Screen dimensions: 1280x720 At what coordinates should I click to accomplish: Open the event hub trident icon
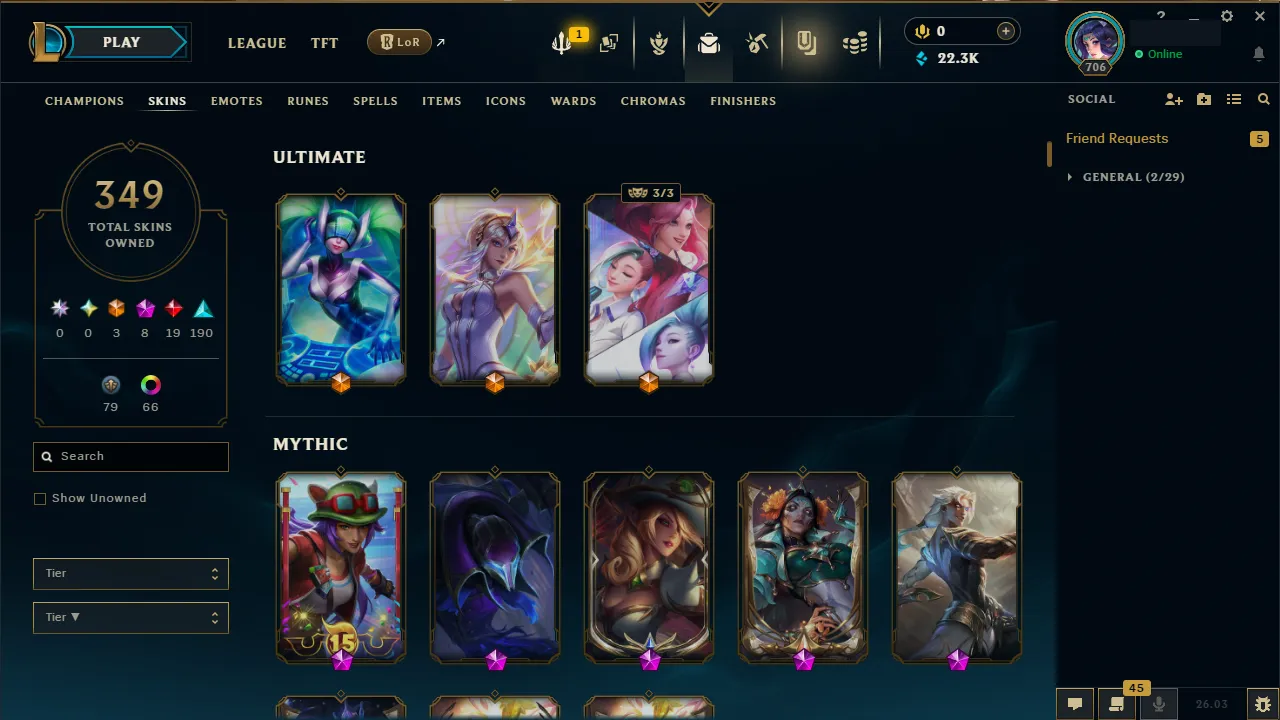click(560, 43)
